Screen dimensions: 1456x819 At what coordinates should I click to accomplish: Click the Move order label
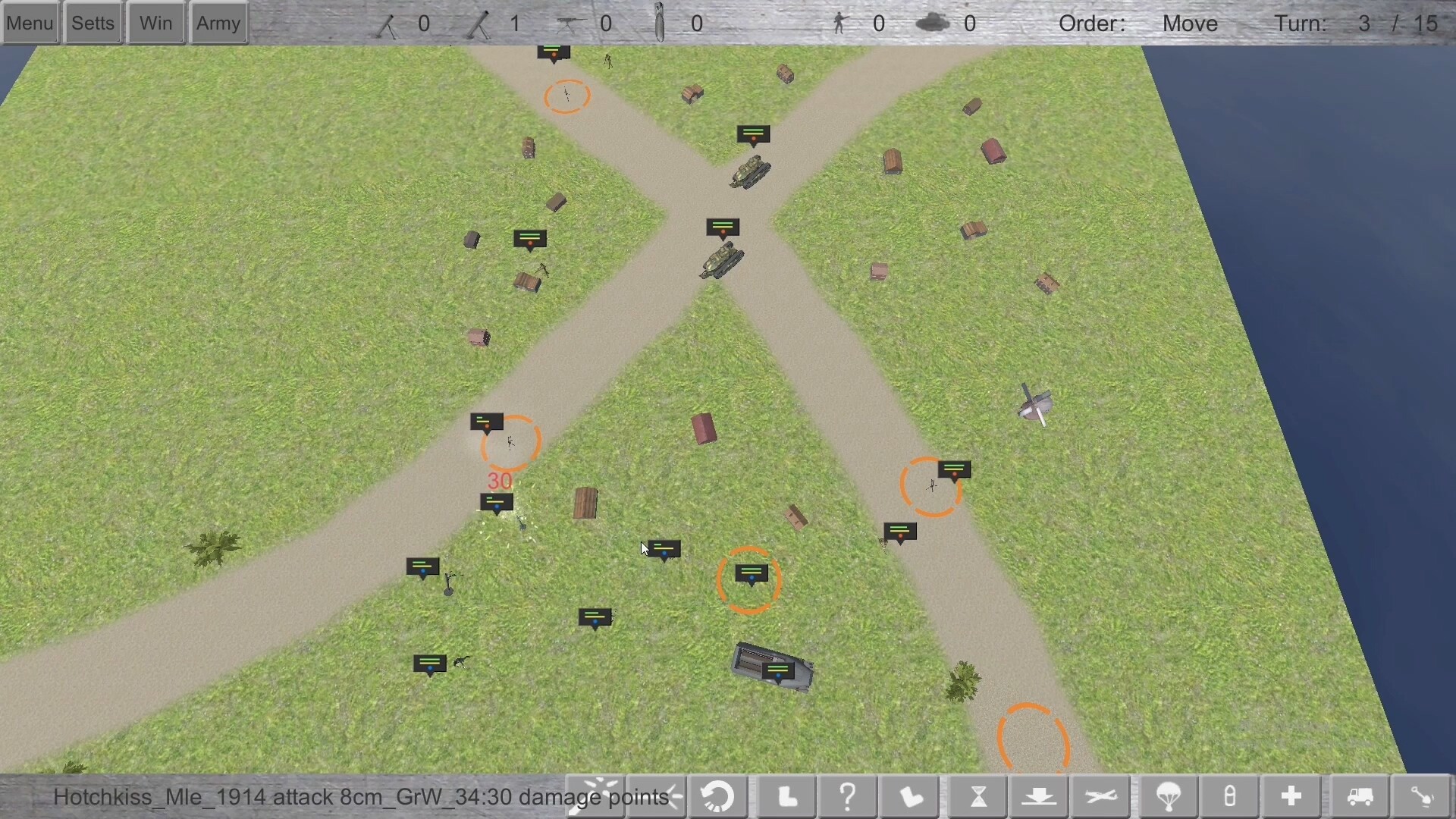pyautogui.click(x=1189, y=23)
